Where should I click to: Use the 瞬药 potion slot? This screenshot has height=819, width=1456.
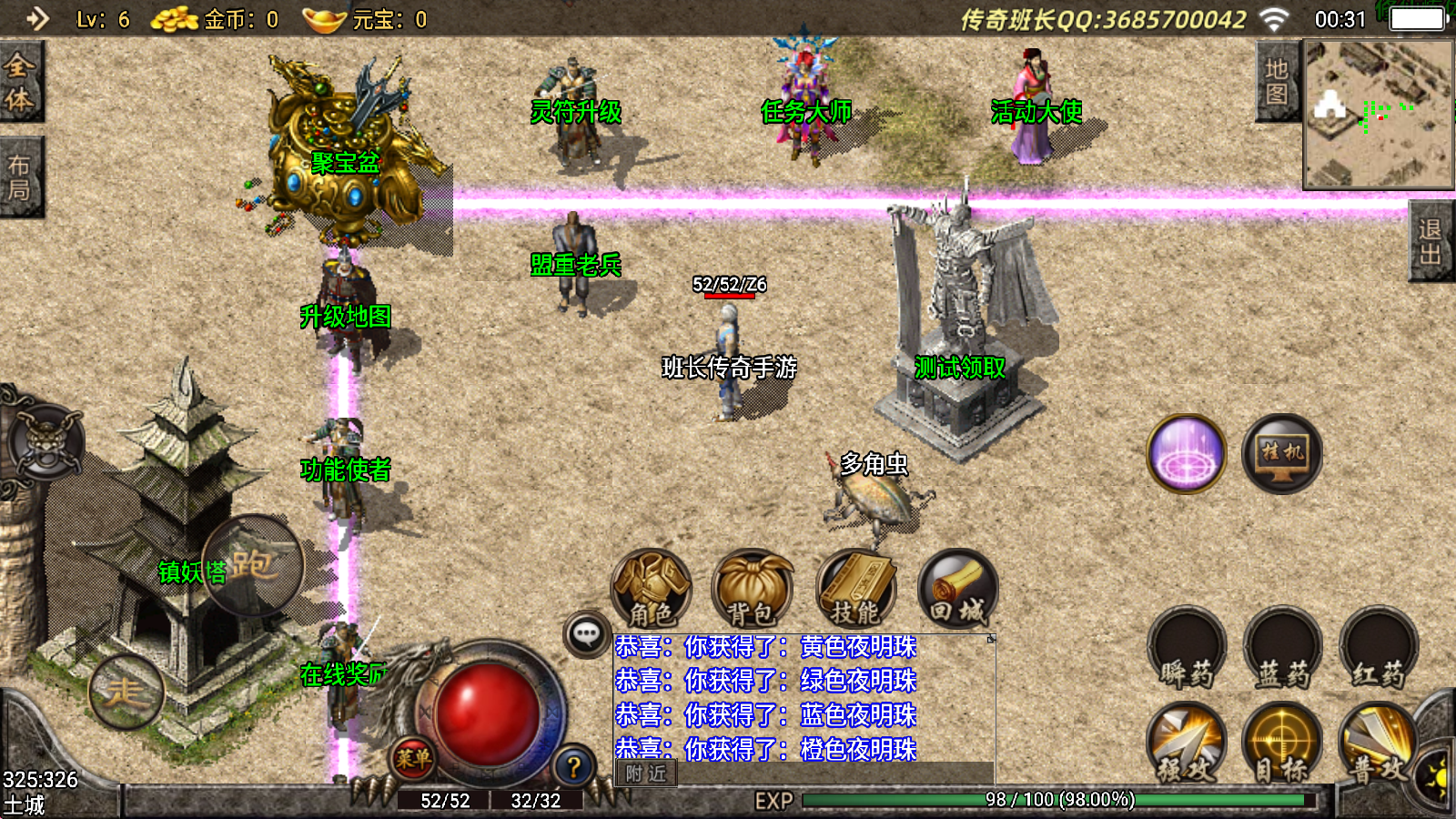1187,648
